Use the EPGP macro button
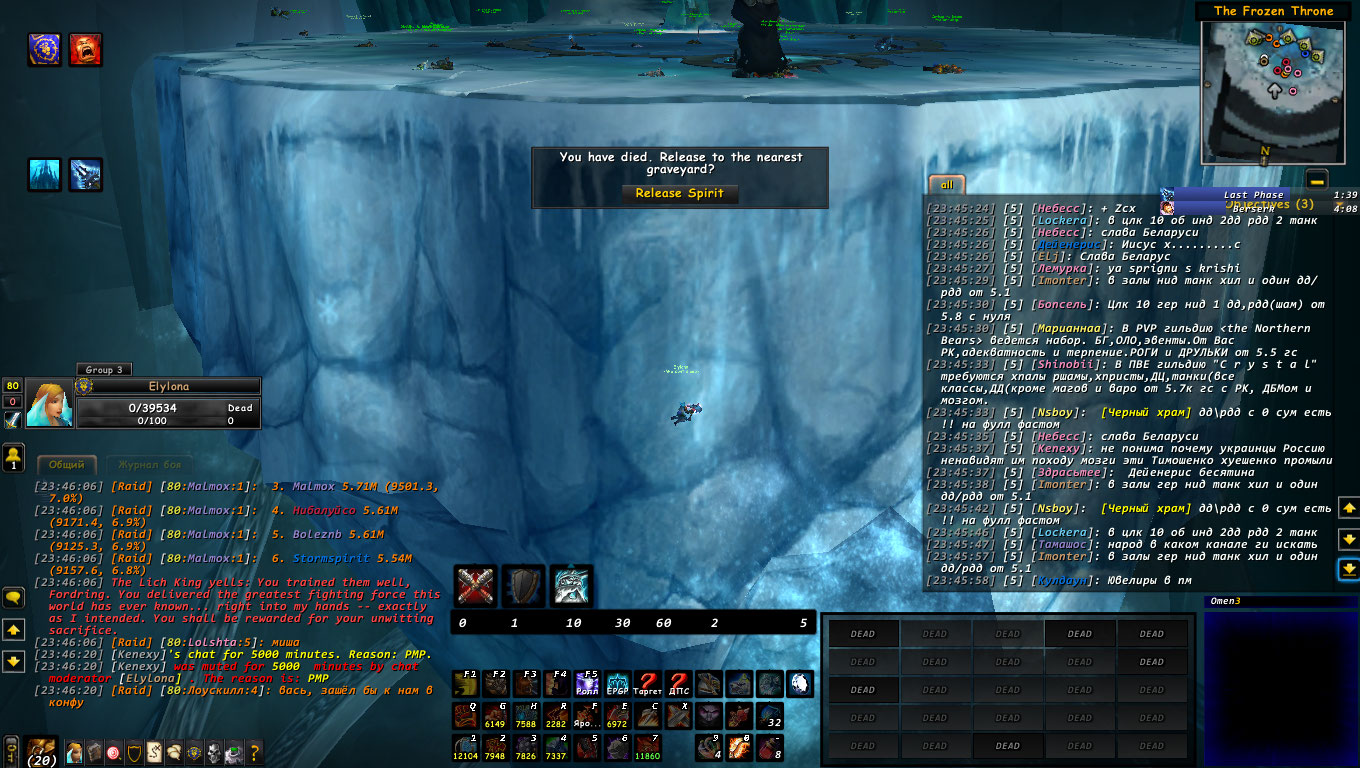1360x768 pixels. click(617, 684)
